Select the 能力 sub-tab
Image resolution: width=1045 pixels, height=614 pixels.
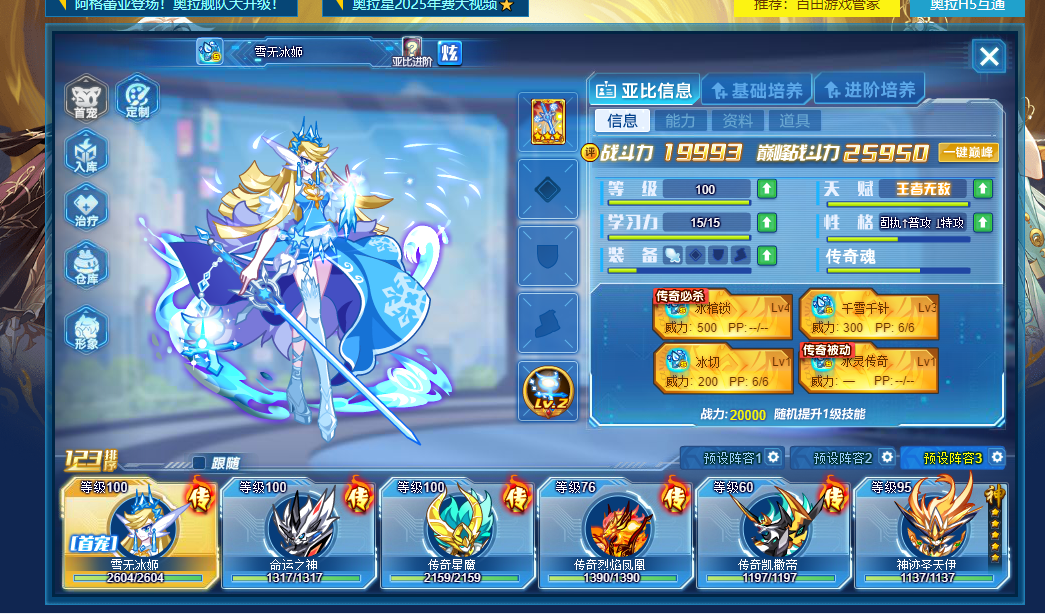click(x=680, y=121)
